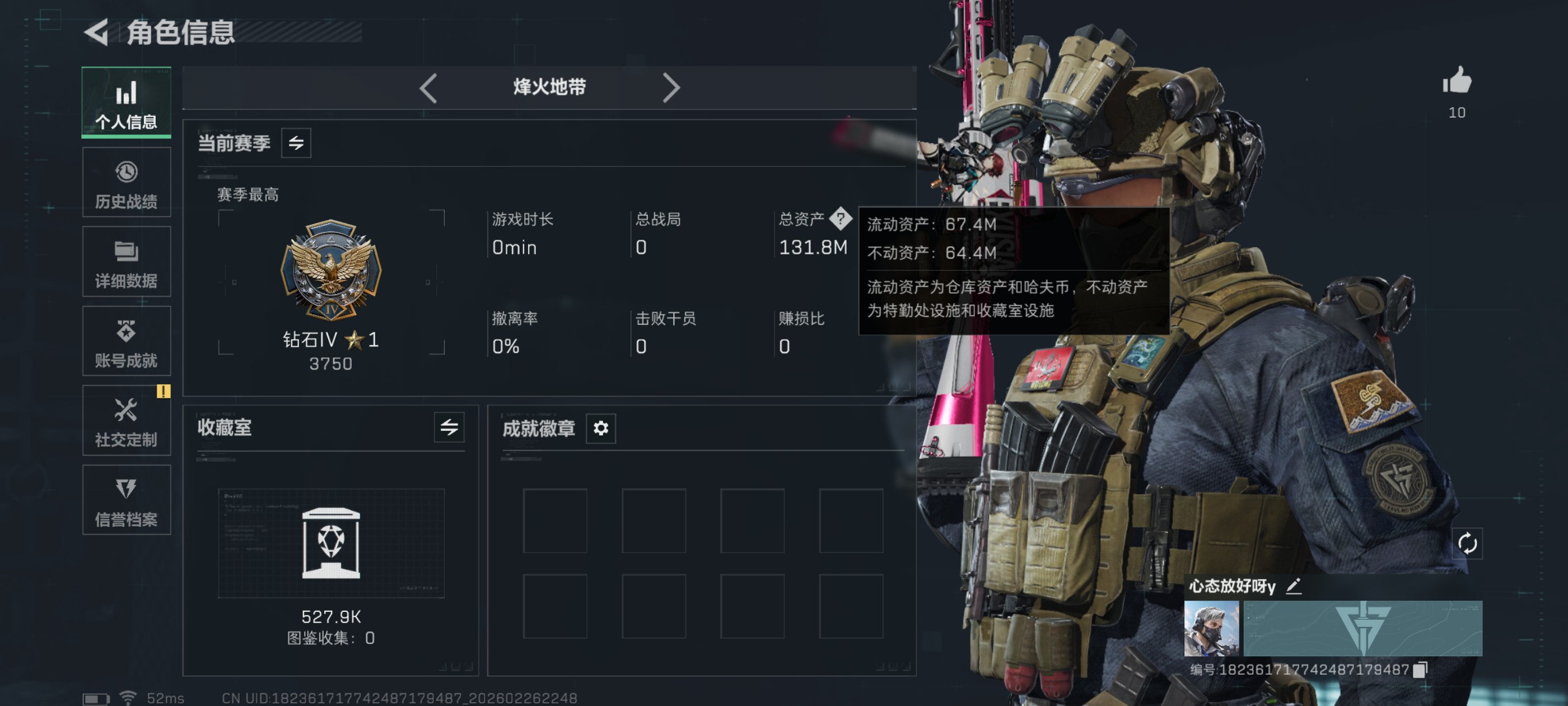The height and width of the screenshot is (706, 1568).
Task: Open 成就徽章 gear settings
Action: click(x=600, y=428)
